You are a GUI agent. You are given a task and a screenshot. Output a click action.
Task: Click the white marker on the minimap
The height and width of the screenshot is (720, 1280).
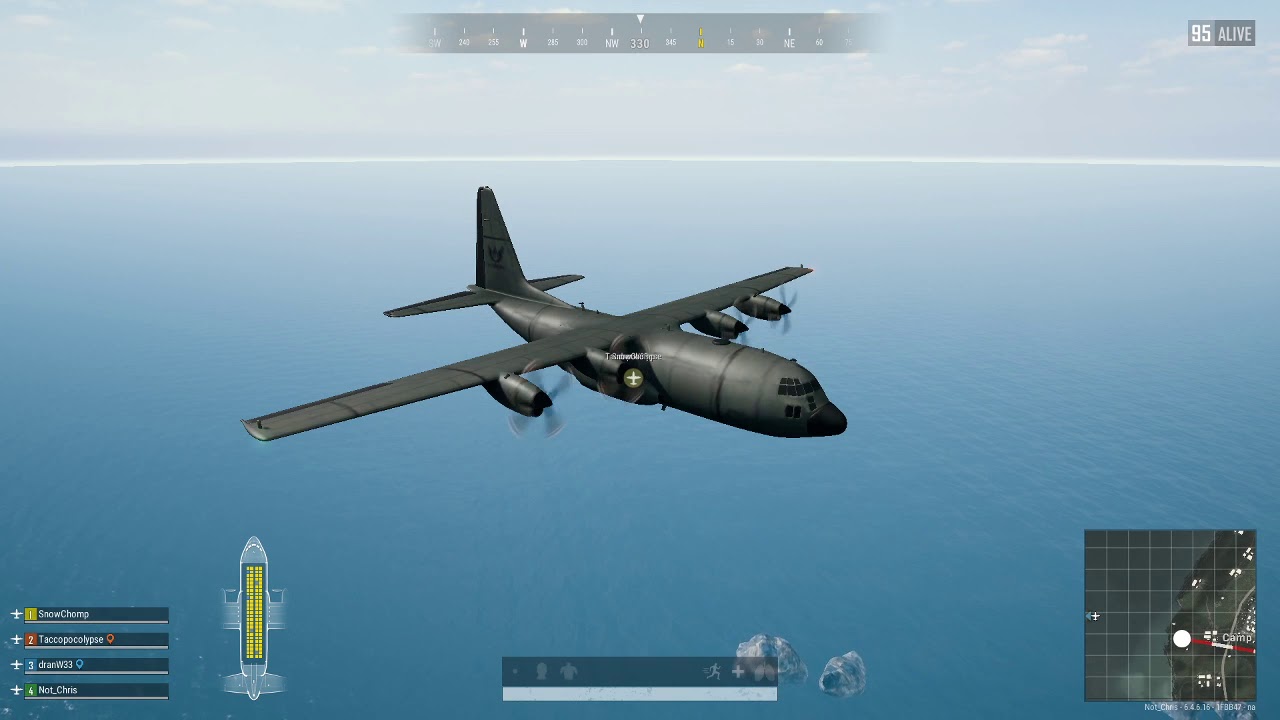click(x=1182, y=639)
